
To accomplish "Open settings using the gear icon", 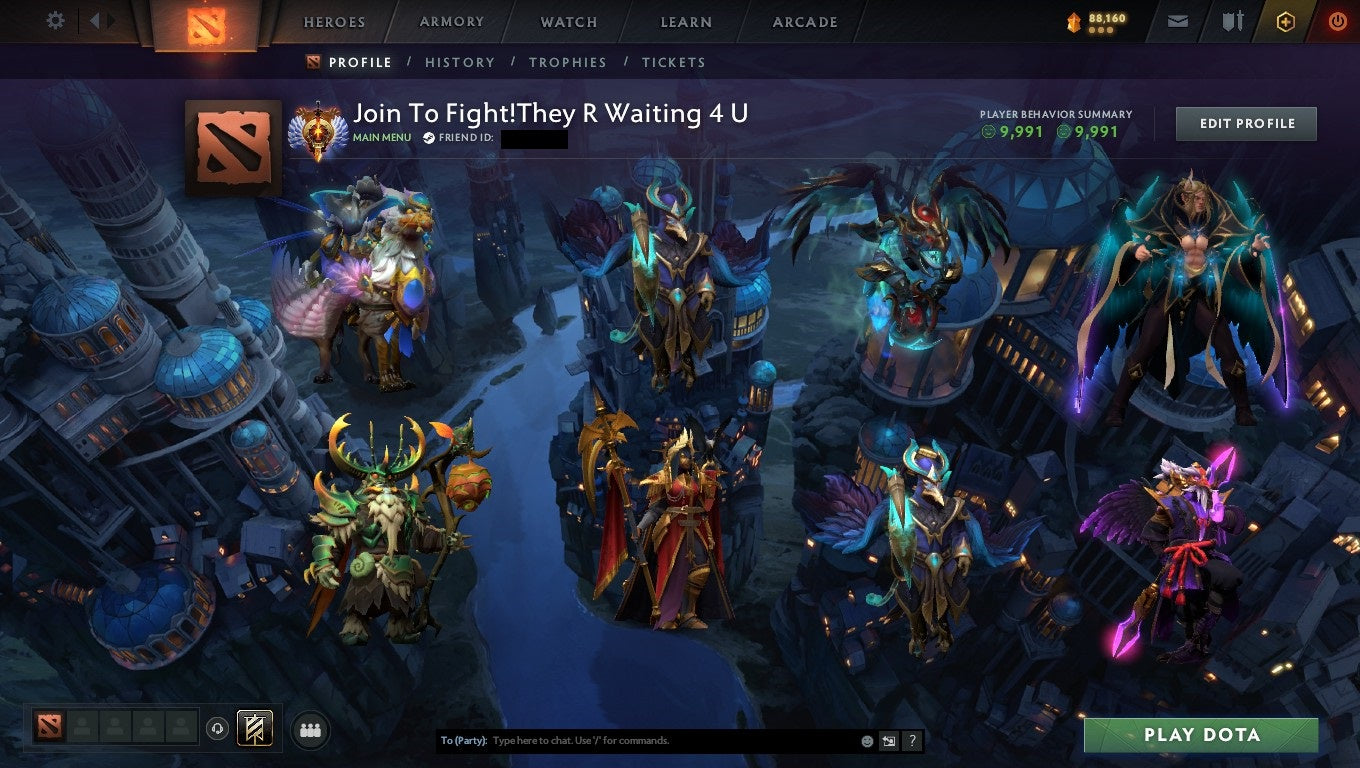I will click(55, 20).
